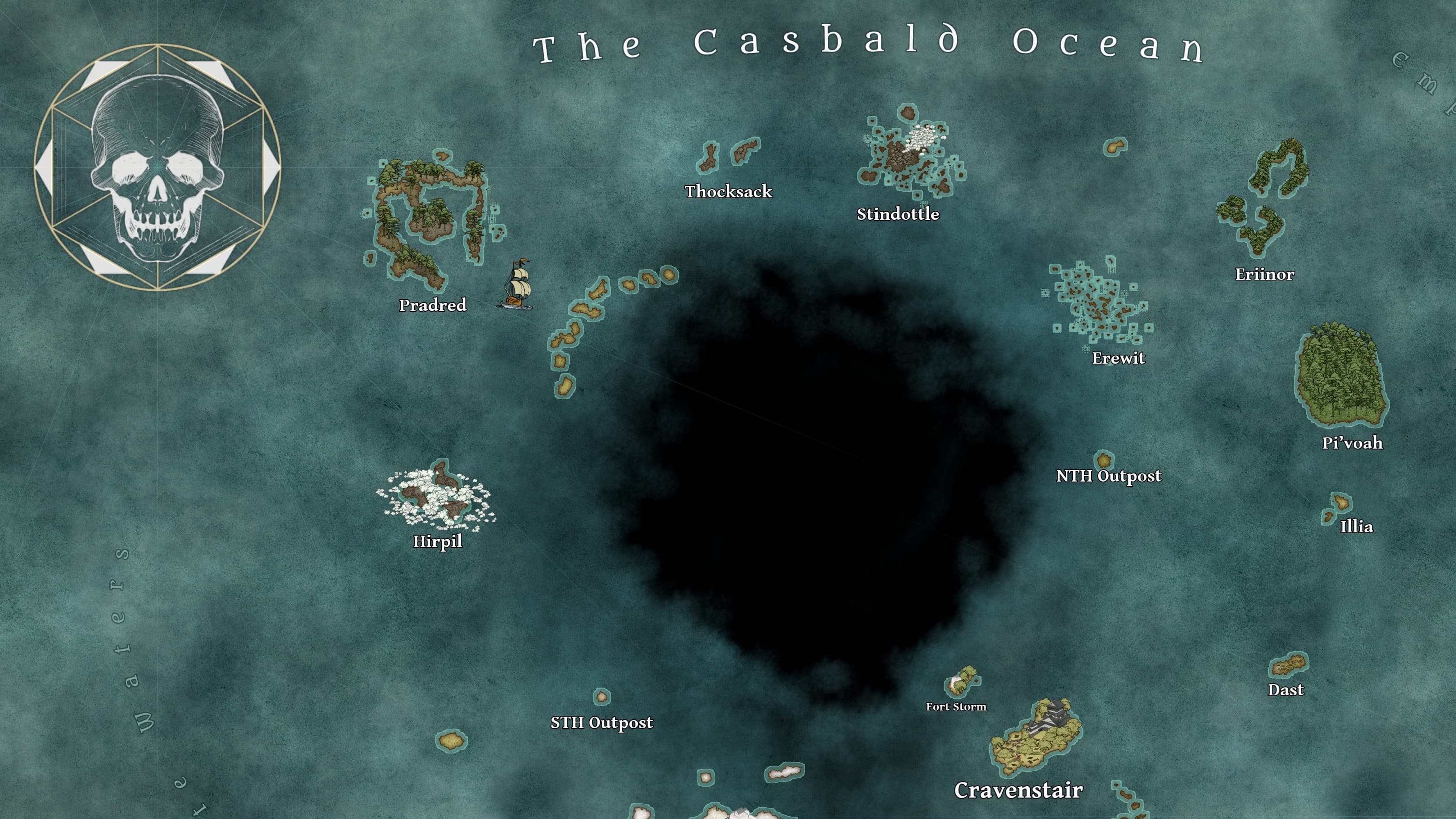Select the Erewit map marker

point(1118,358)
